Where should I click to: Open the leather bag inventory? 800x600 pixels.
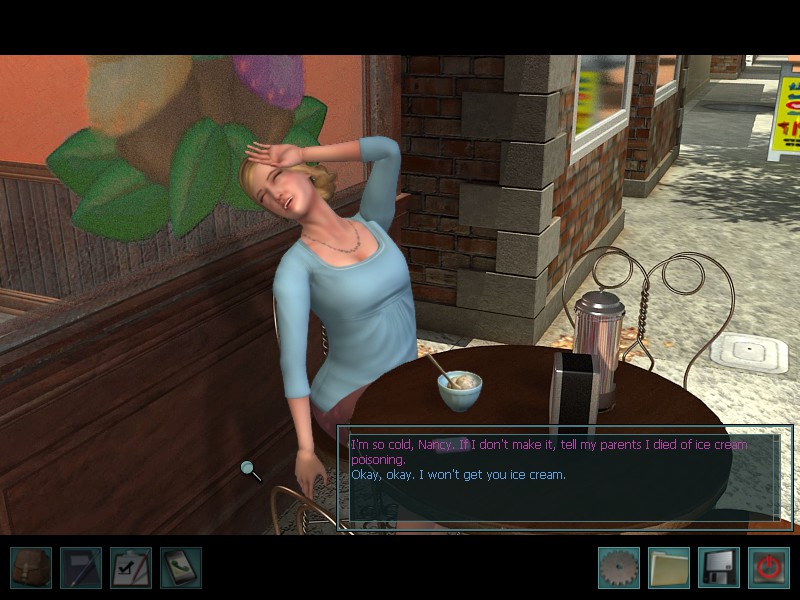point(31,567)
